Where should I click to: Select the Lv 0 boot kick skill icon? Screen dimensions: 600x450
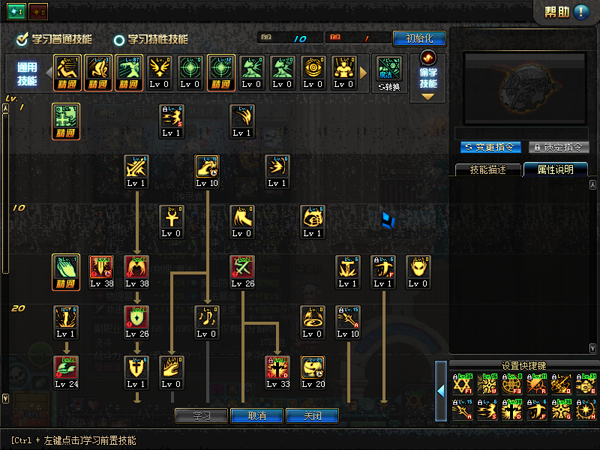(x=242, y=217)
